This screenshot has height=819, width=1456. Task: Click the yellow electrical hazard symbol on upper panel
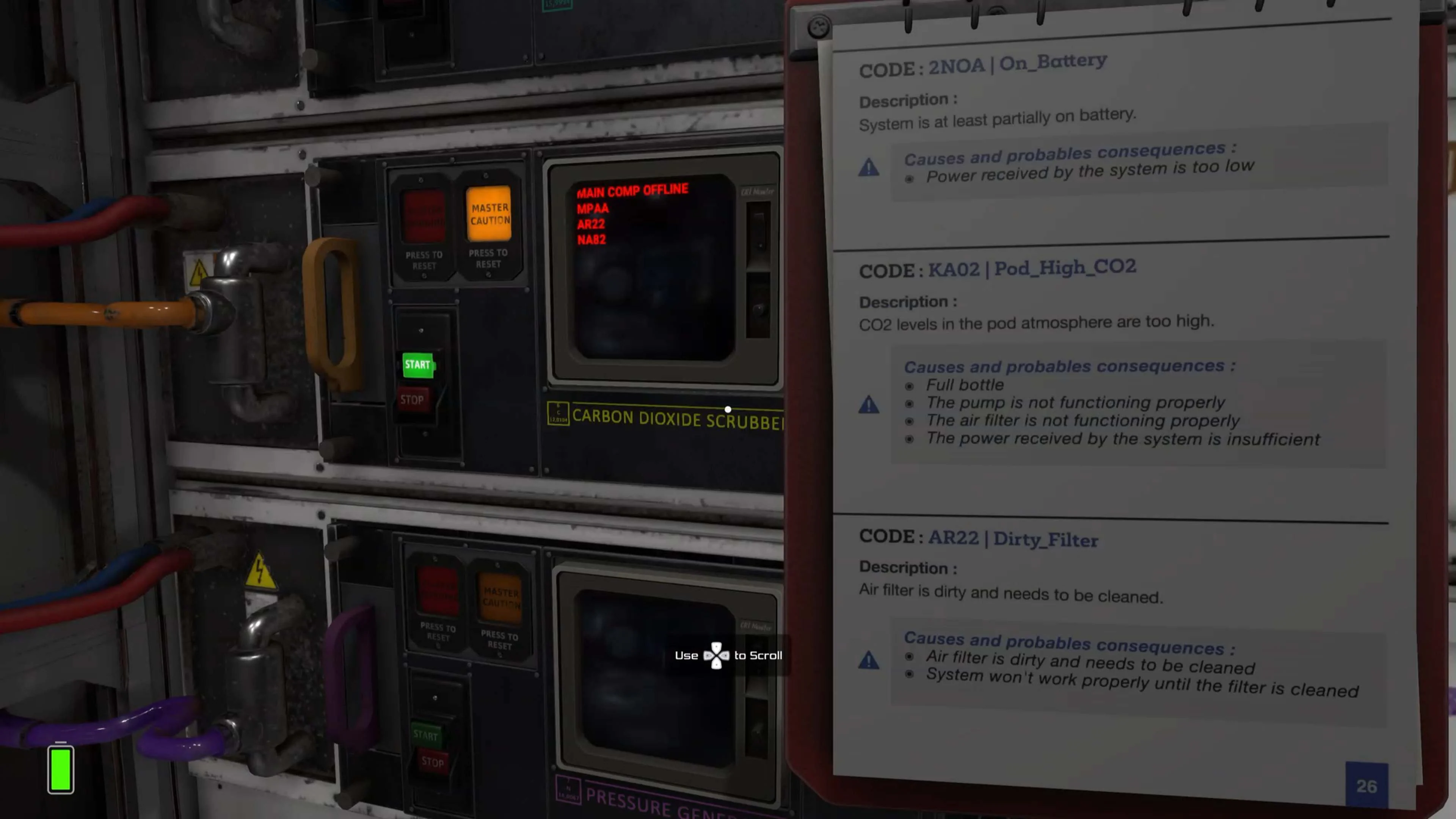[199, 273]
